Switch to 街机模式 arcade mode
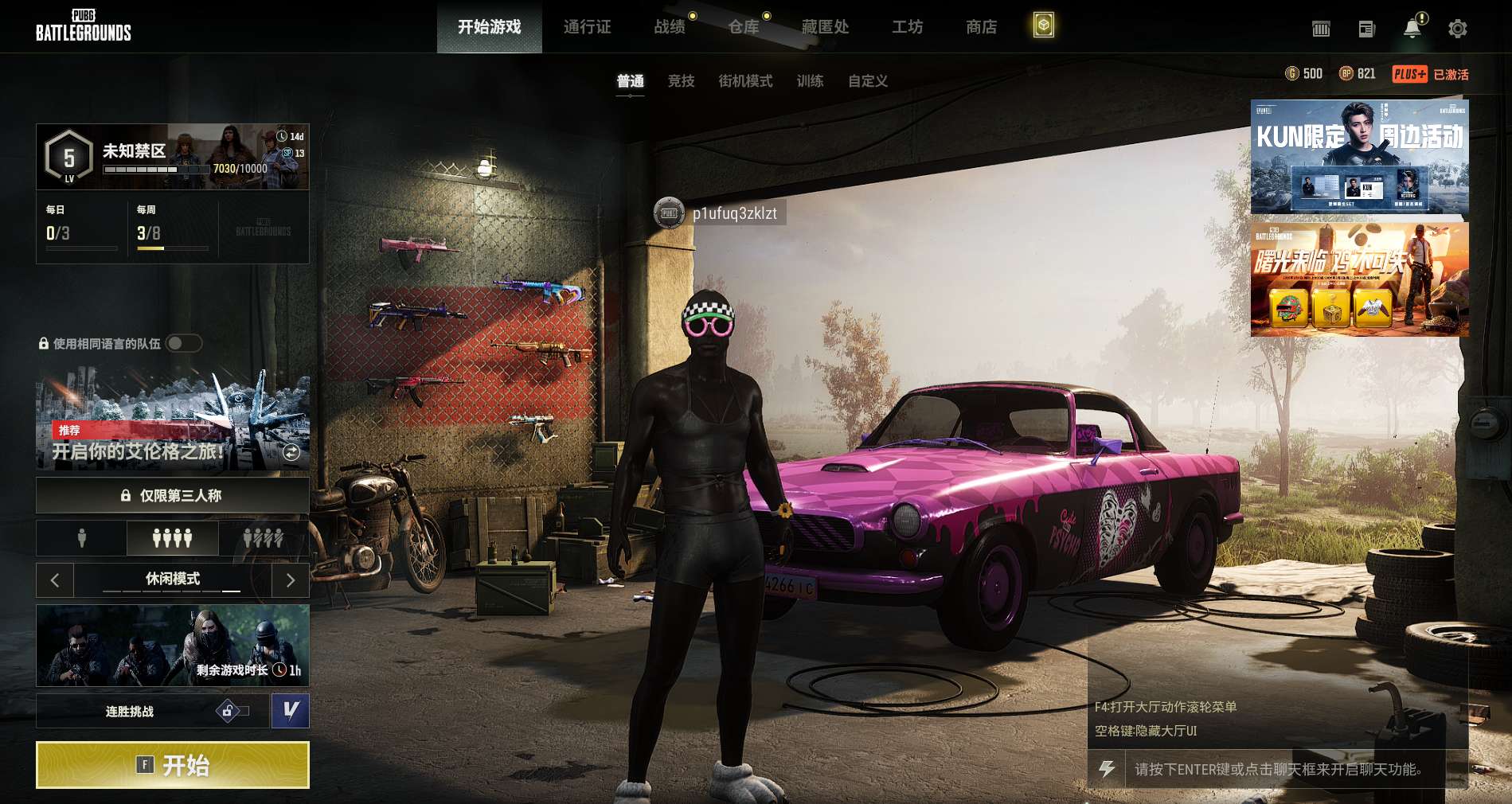Viewport: 1512px width, 804px height. (745, 80)
